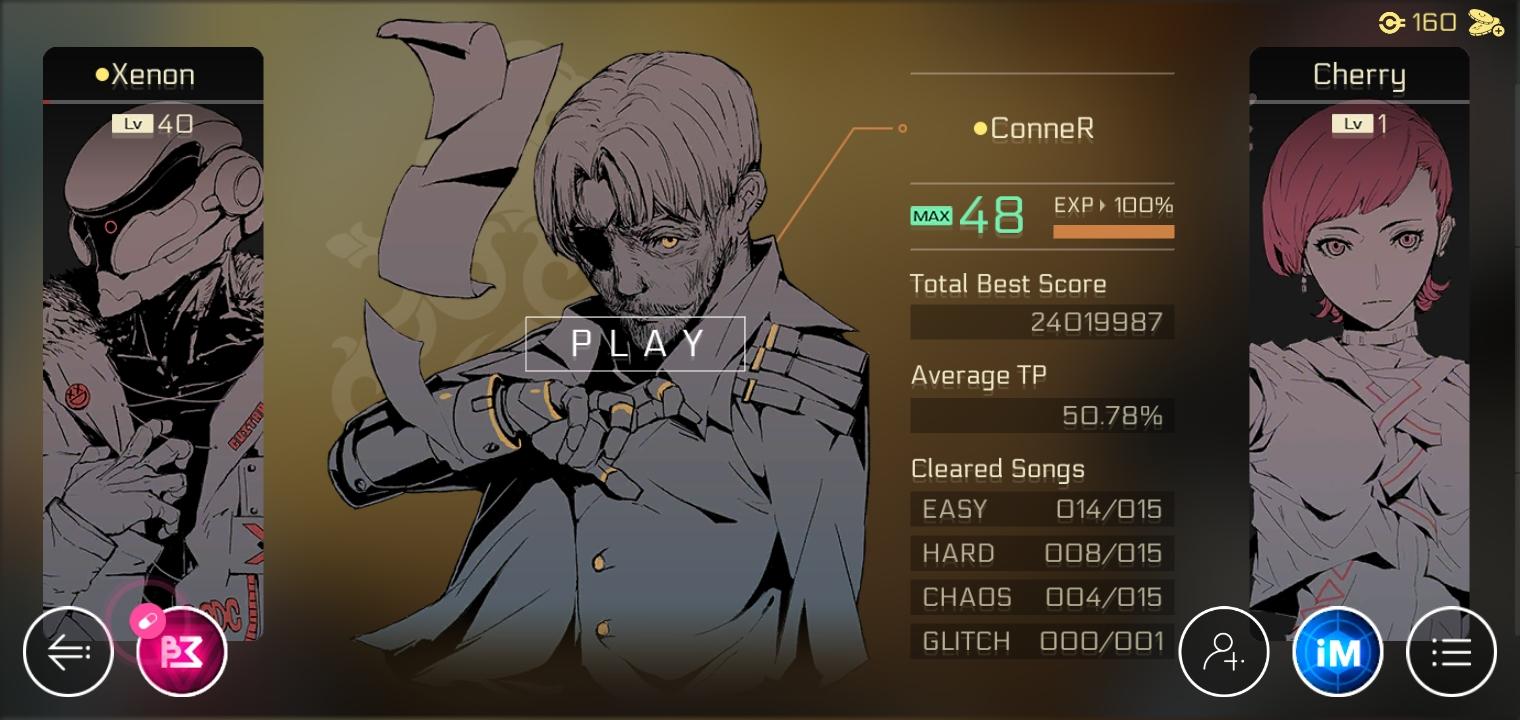Image resolution: width=1520 pixels, height=720 pixels.
Task: Click the character unlock icon in top-right corner
Action: point(1484,21)
